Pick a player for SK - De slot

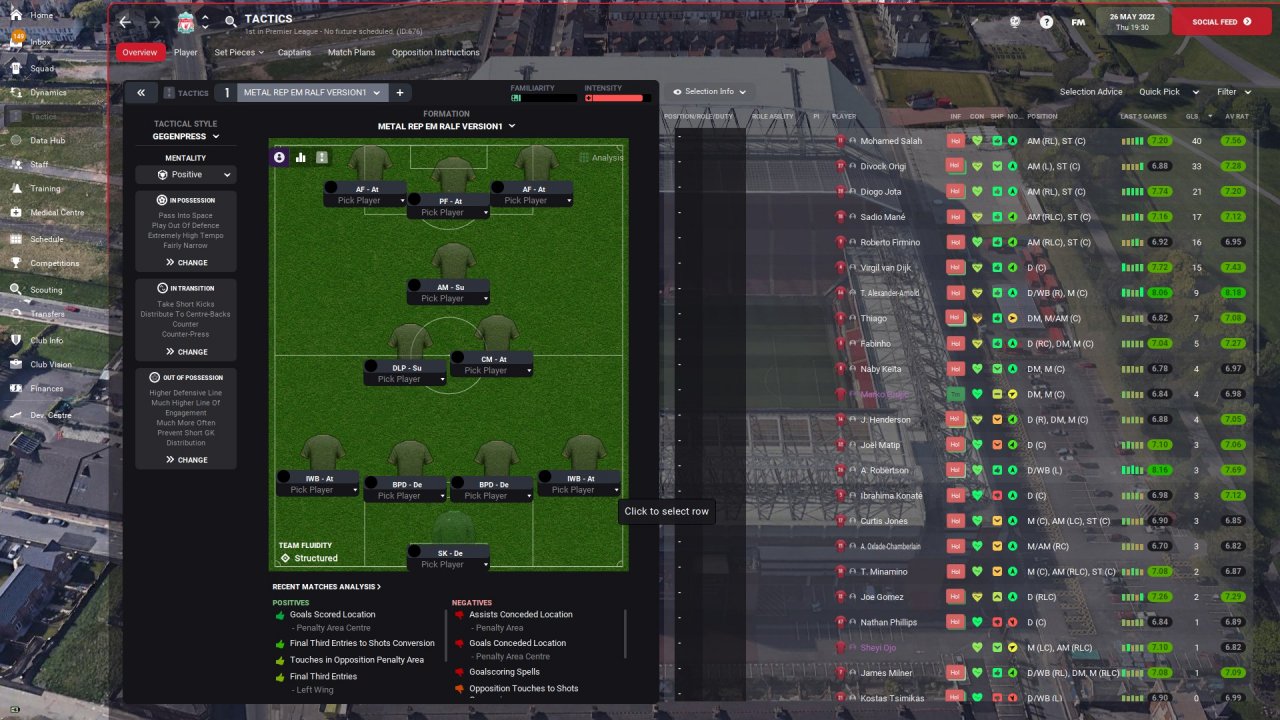click(448, 565)
